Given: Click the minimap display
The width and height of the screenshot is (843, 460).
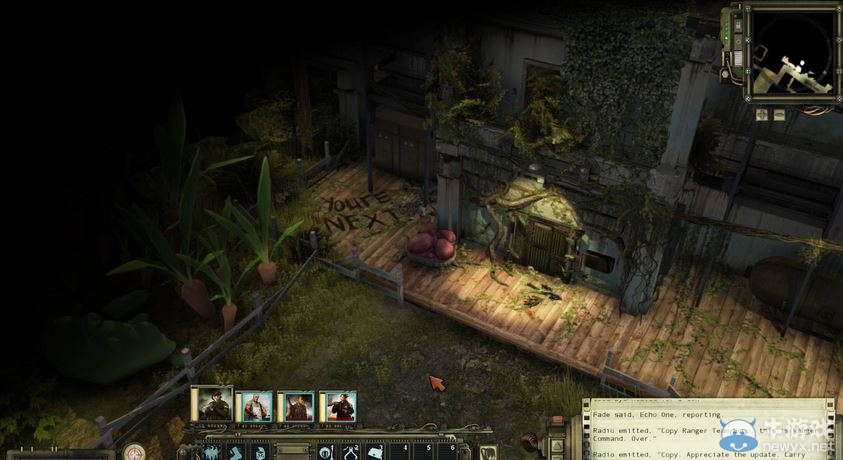Looking at the screenshot, I should [x=791, y=55].
